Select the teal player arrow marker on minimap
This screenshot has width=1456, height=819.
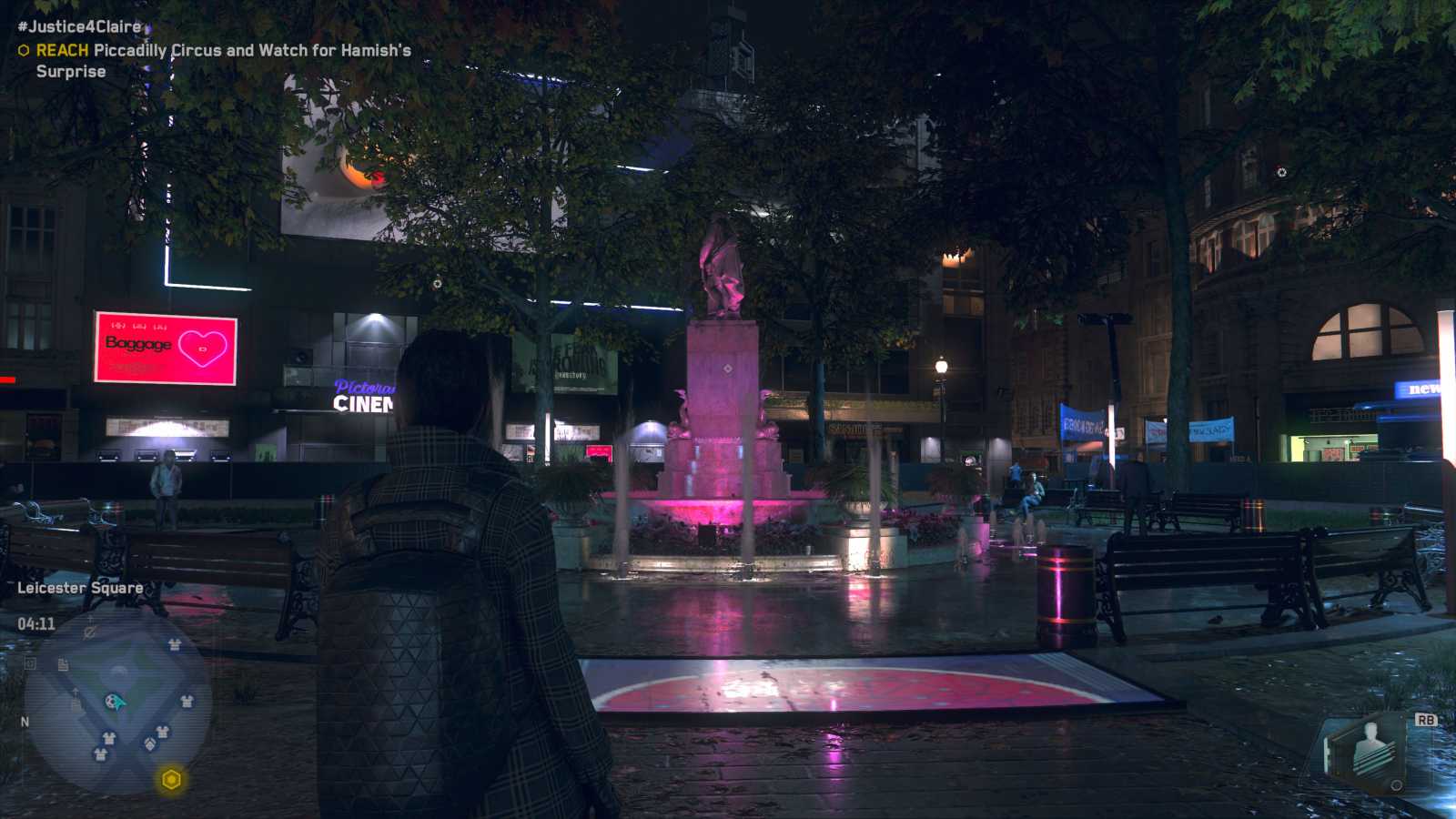tap(115, 703)
